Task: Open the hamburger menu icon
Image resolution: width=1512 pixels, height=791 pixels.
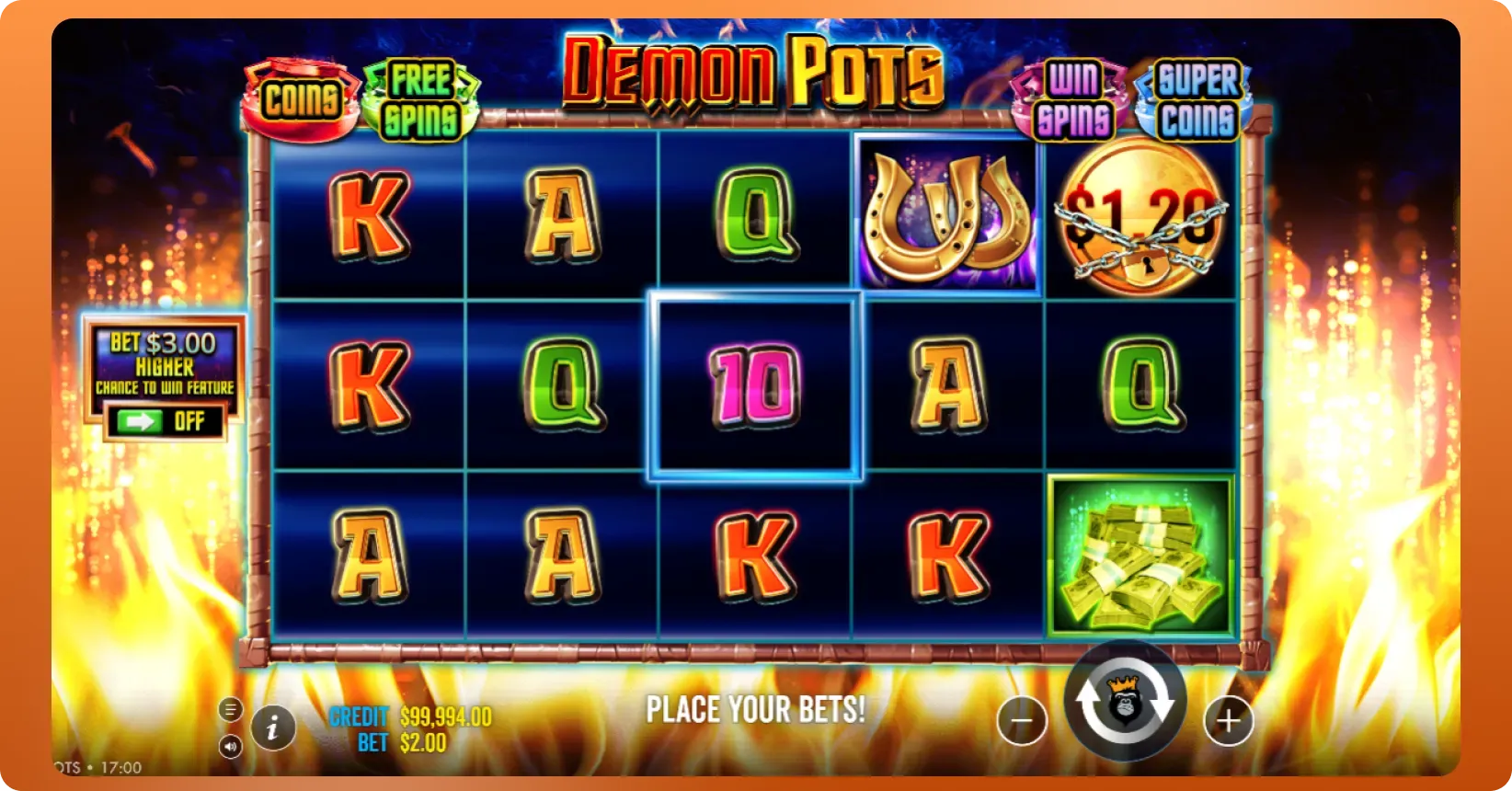Action: [231, 709]
